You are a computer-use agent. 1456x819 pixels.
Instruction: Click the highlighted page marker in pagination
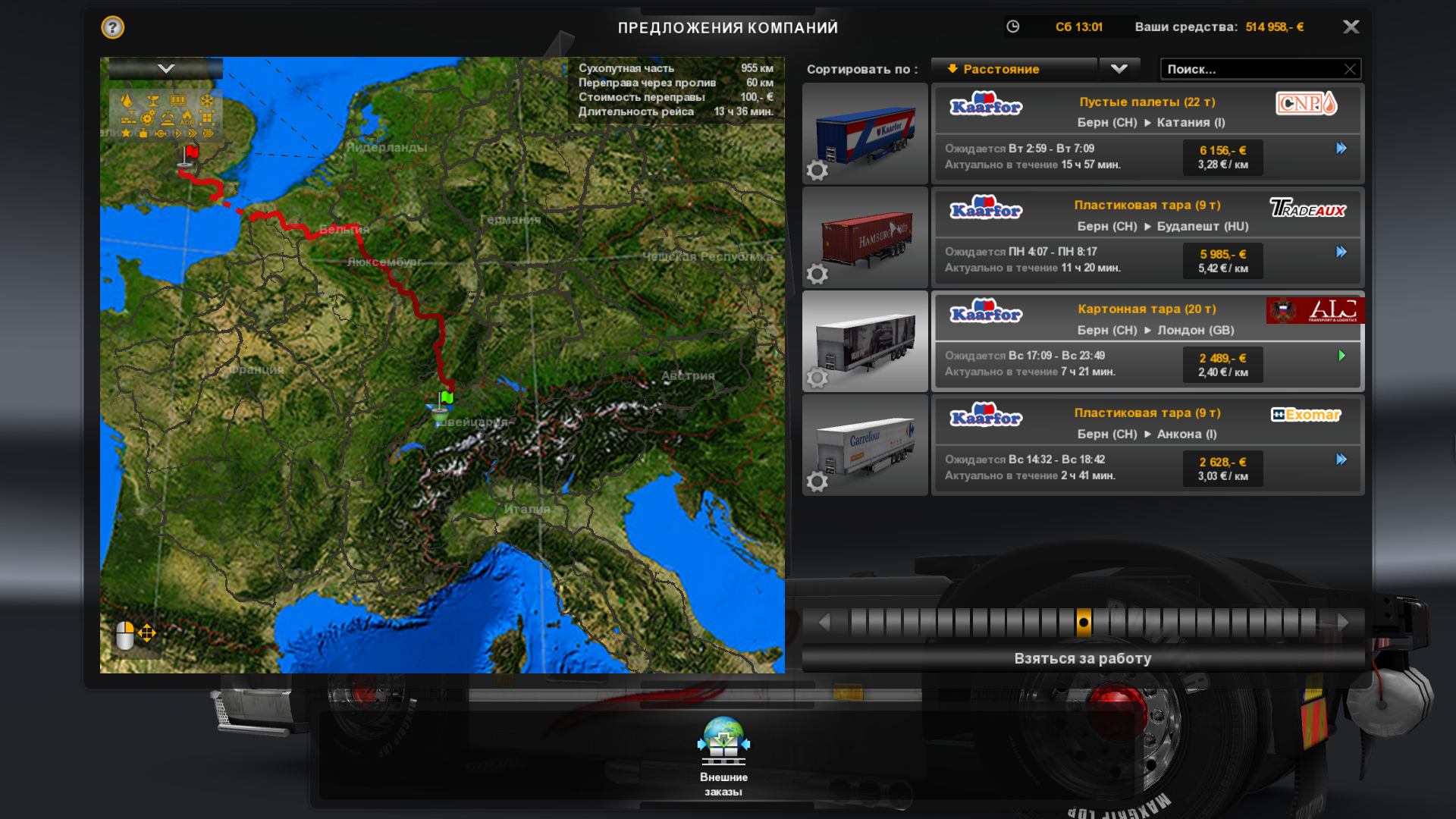[x=1084, y=623]
